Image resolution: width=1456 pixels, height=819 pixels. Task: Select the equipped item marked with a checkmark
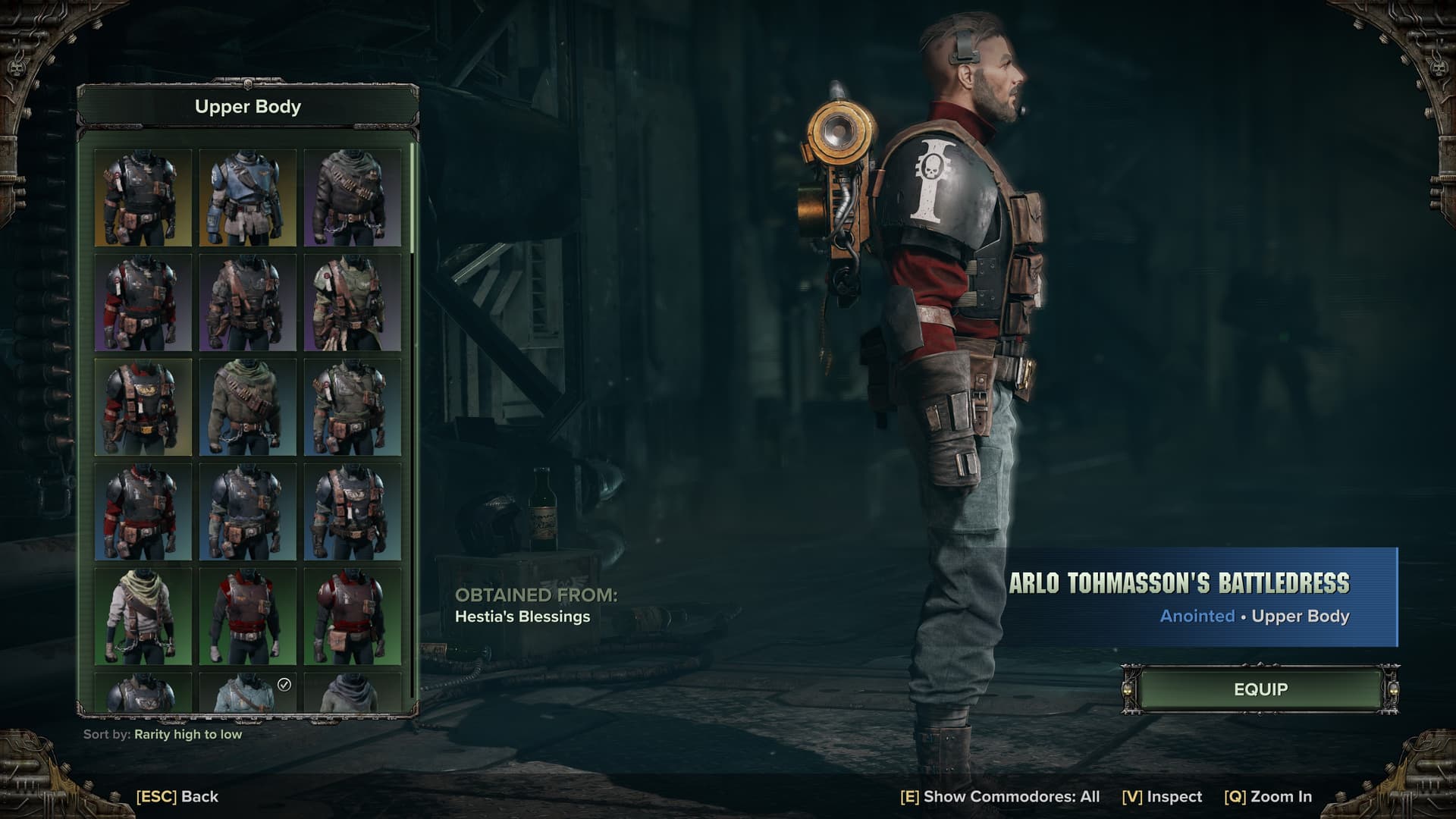247,692
